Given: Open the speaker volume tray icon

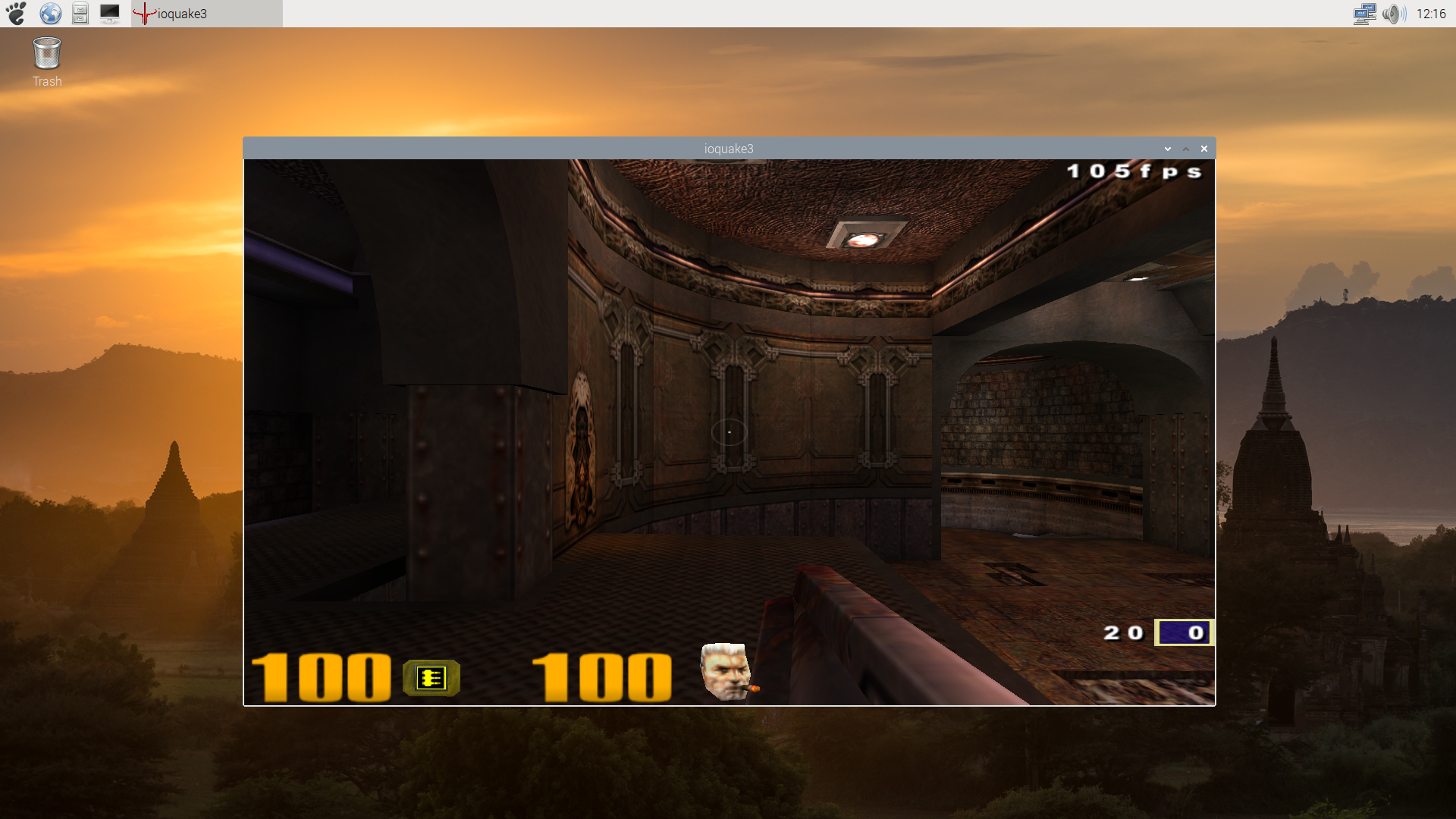Looking at the screenshot, I should pos(1394,14).
